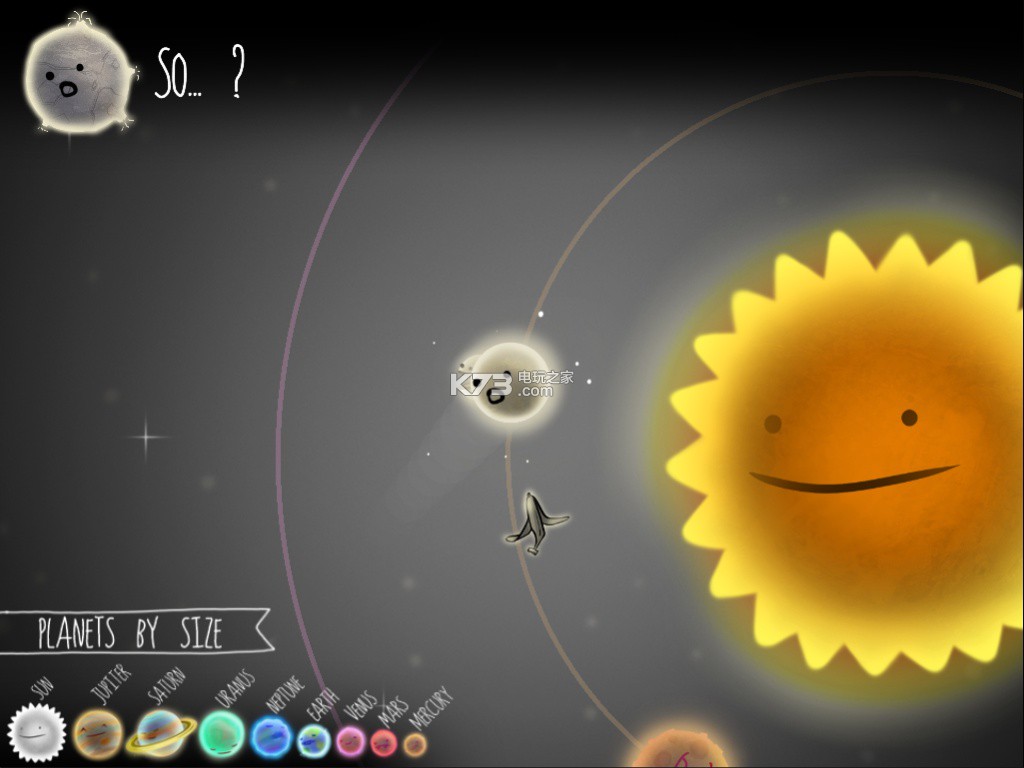Choose the blue Neptune icon
Image resolution: width=1024 pixels, height=768 pixels.
271,738
